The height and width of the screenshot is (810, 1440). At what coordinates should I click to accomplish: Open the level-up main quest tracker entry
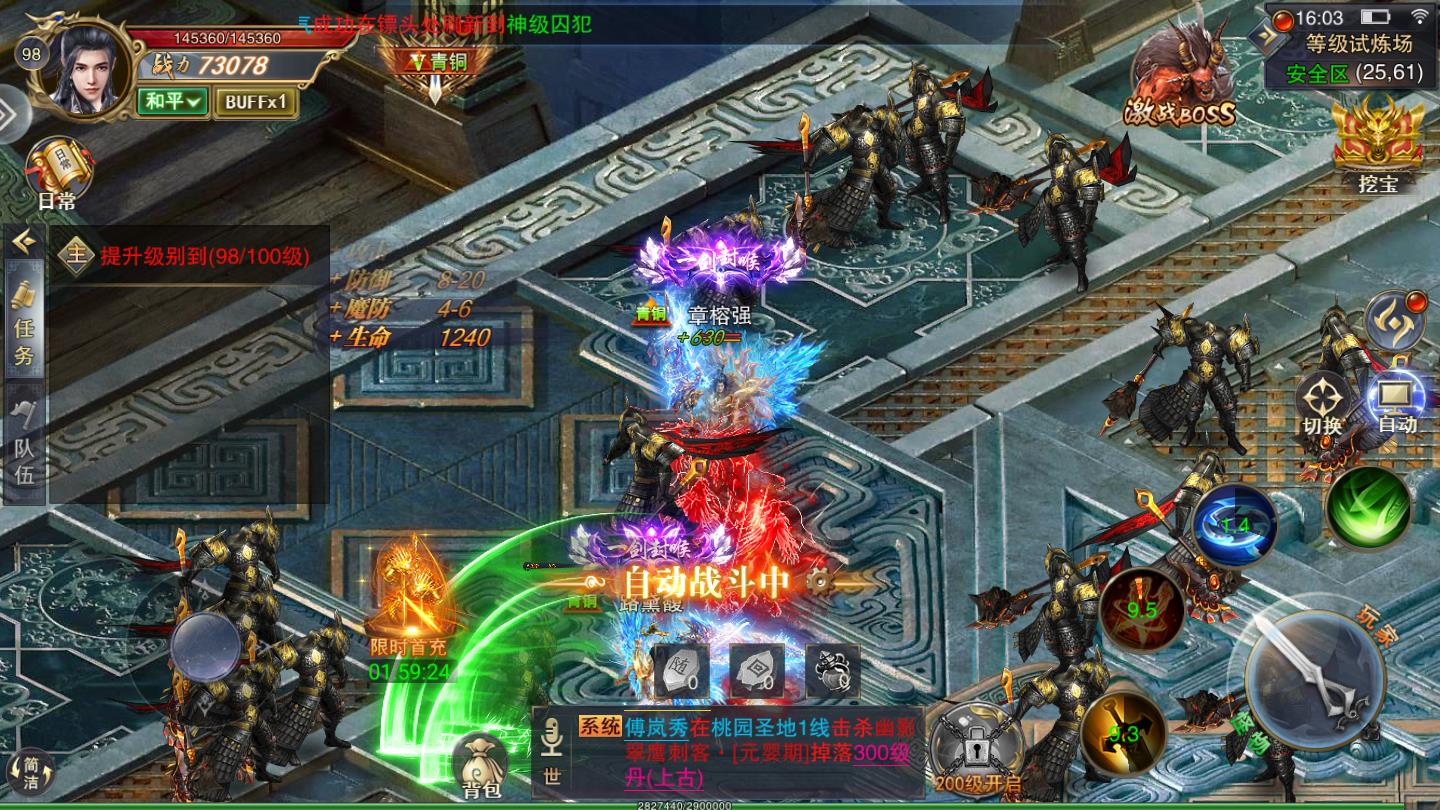(190, 255)
